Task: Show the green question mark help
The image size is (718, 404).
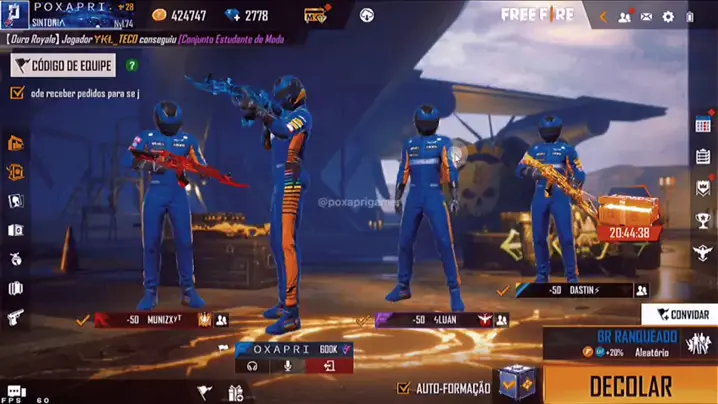Action: (x=132, y=66)
